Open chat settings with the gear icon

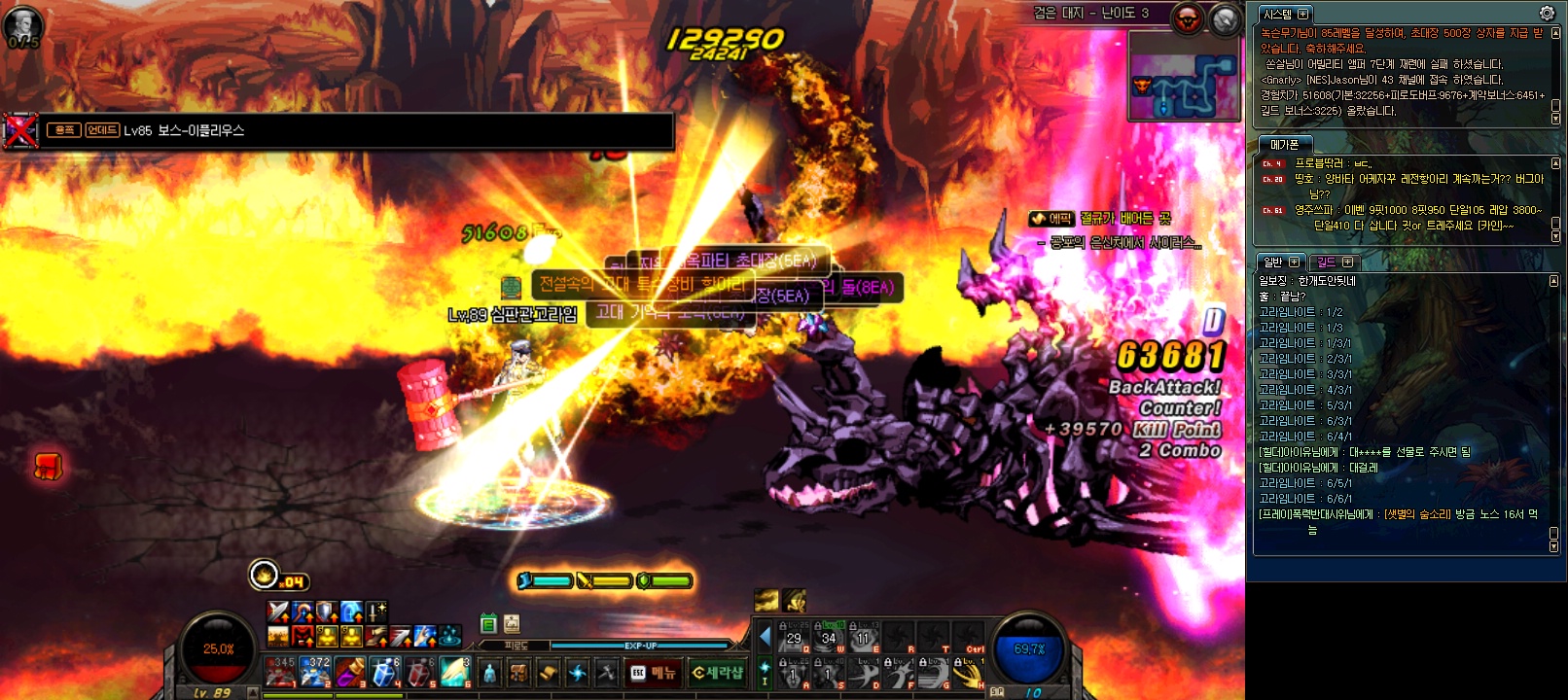coord(1547,13)
